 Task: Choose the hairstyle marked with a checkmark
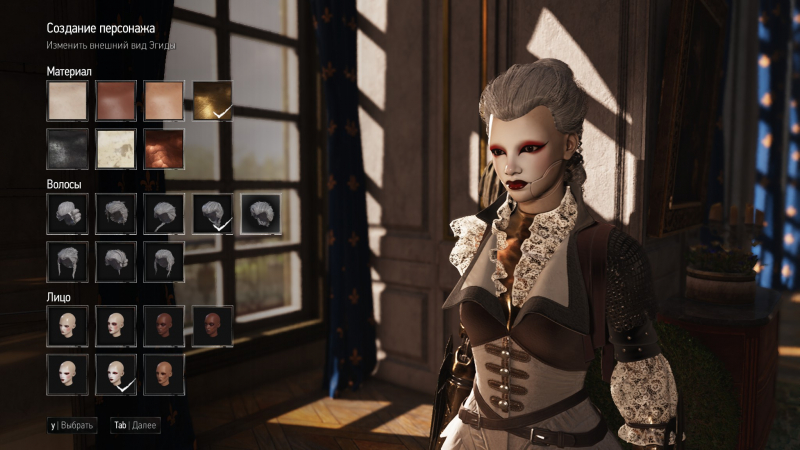point(212,214)
